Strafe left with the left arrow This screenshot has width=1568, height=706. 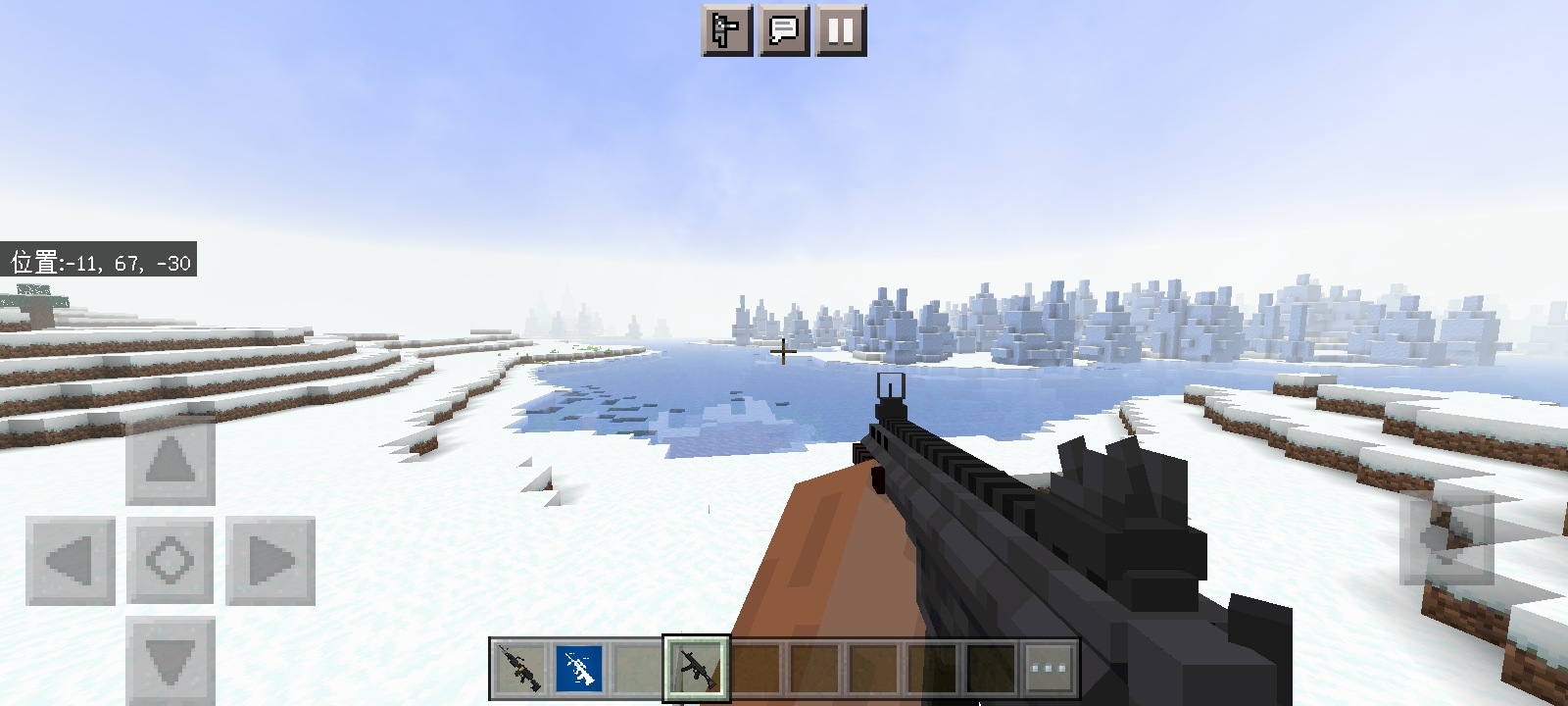(70, 561)
